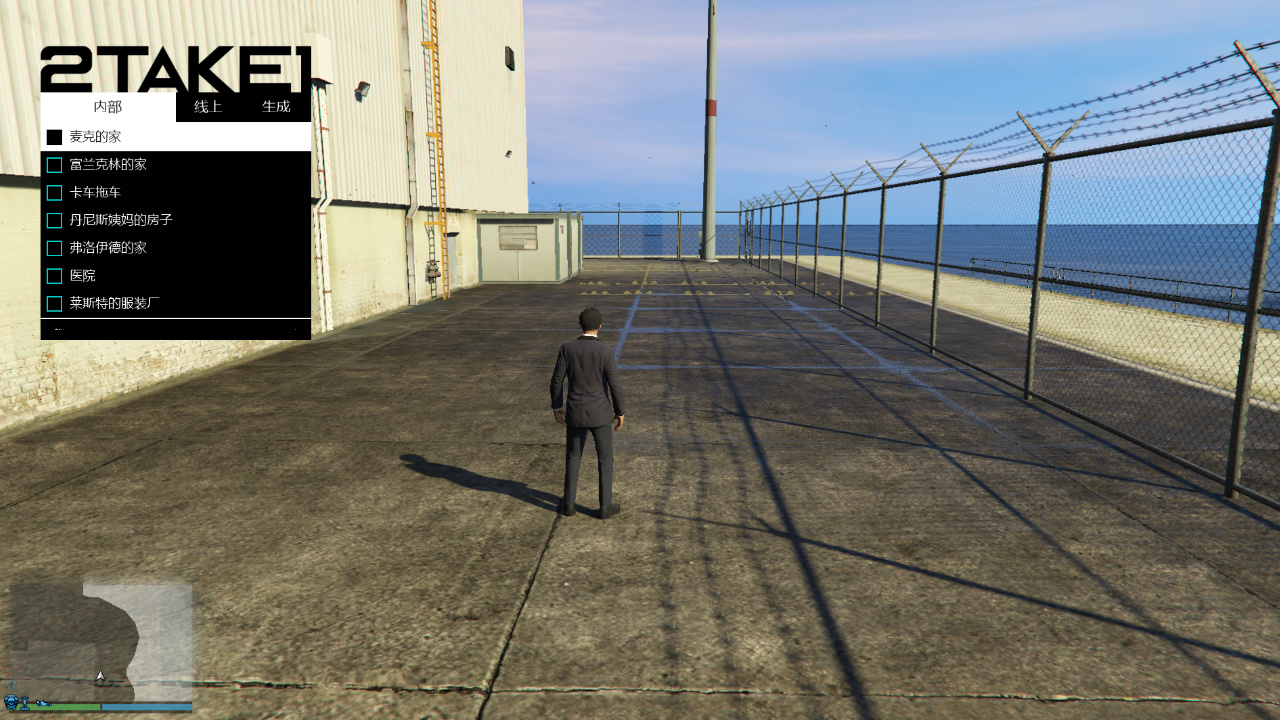Image resolution: width=1280 pixels, height=720 pixels.
Task: Enable the 丹尼斯姨妈的房子 checkbox
Action: tap(55, 219)
